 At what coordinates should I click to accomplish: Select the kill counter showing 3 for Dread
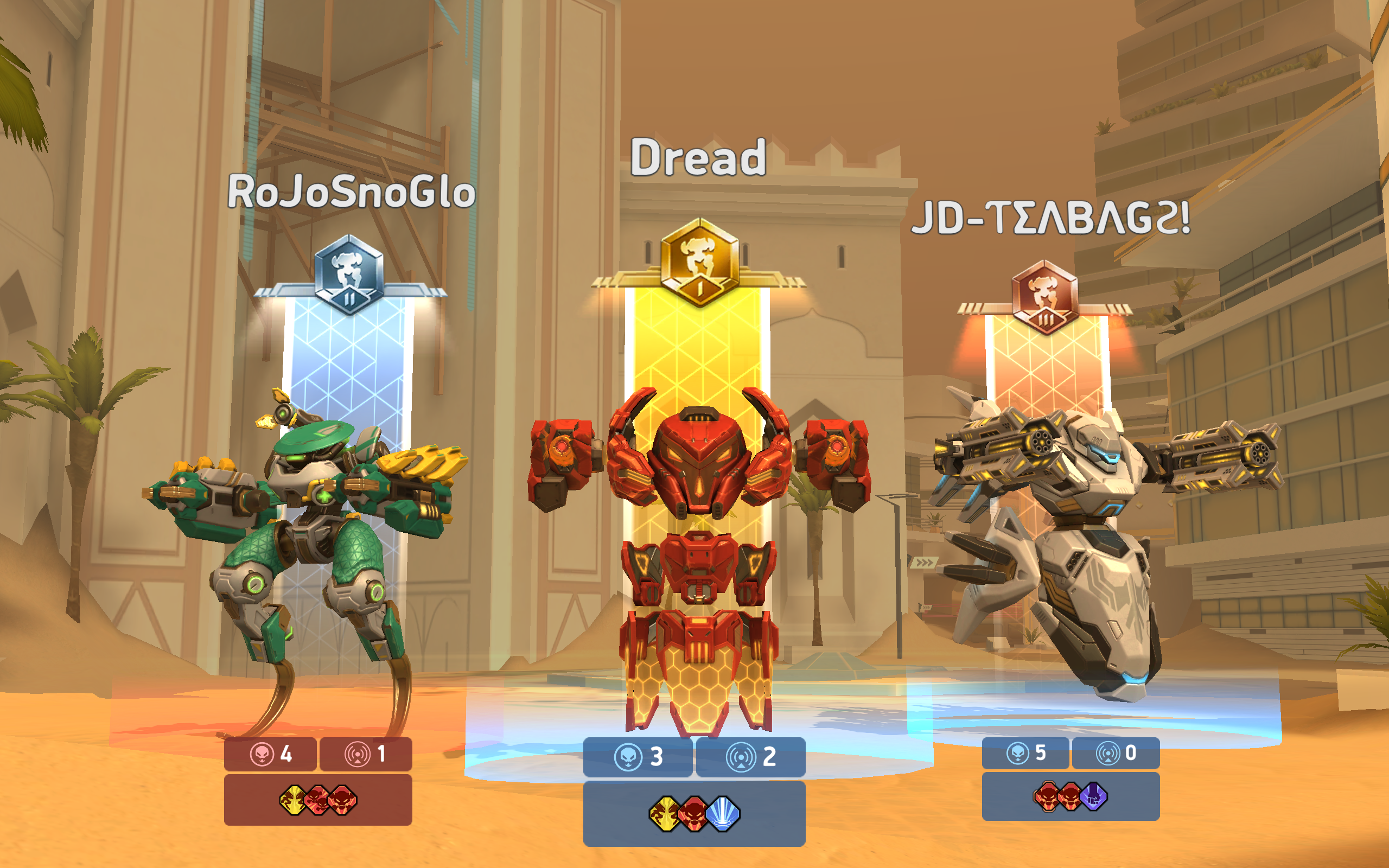pos(637,756)
